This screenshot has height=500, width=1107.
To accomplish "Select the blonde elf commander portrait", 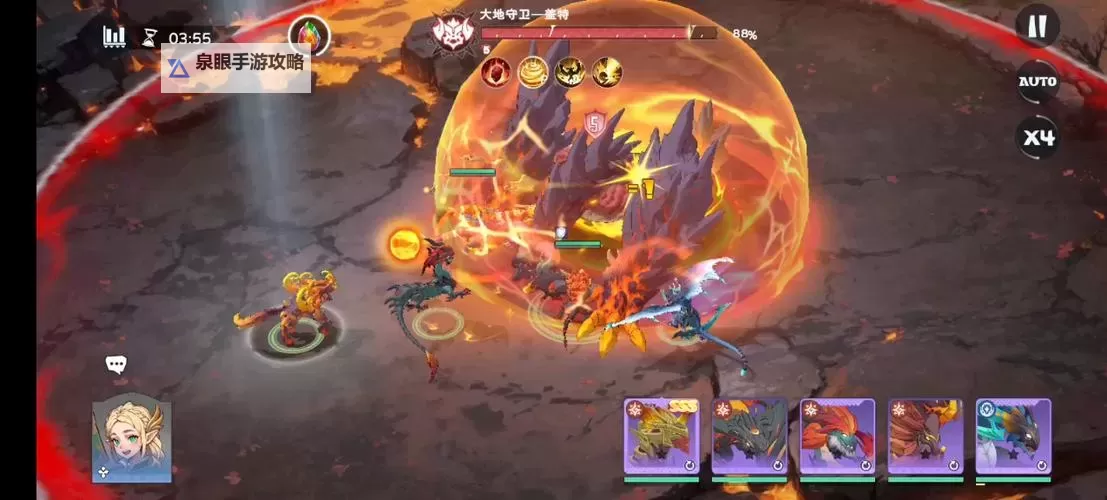I will 131,438.
